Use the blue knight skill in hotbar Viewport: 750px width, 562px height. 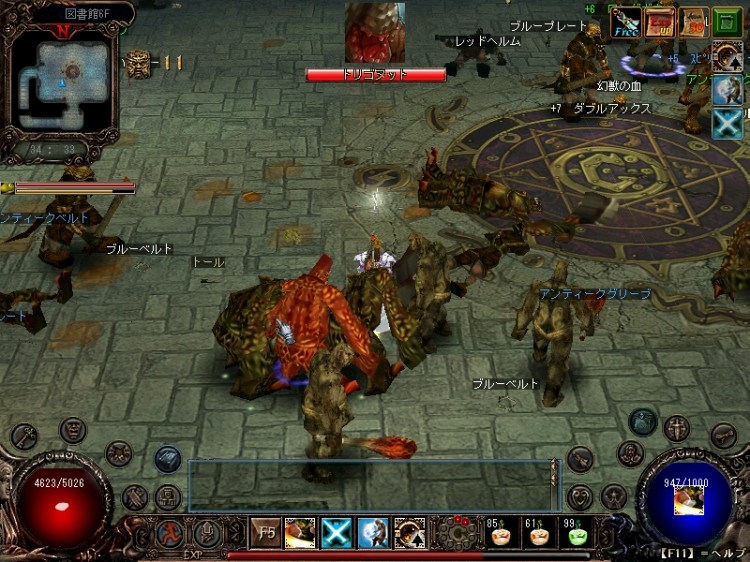(x=373, y=534)
